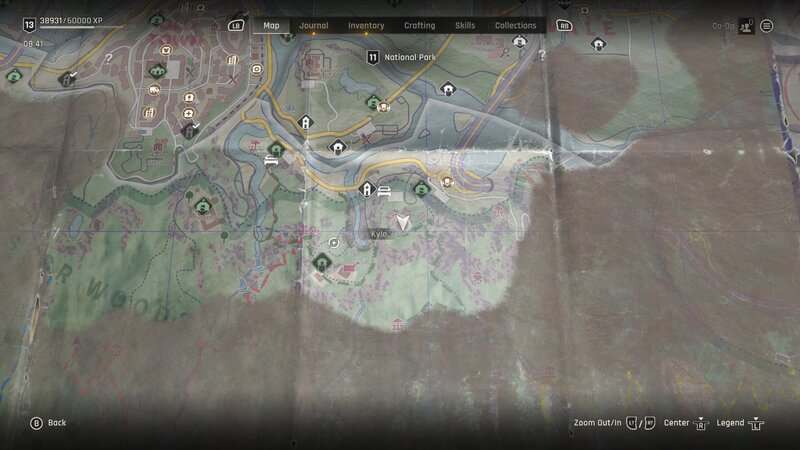Viewport: 800px width, 450px height.
Task: Click the Co-Op player icon
Action: tap(745, 26)
